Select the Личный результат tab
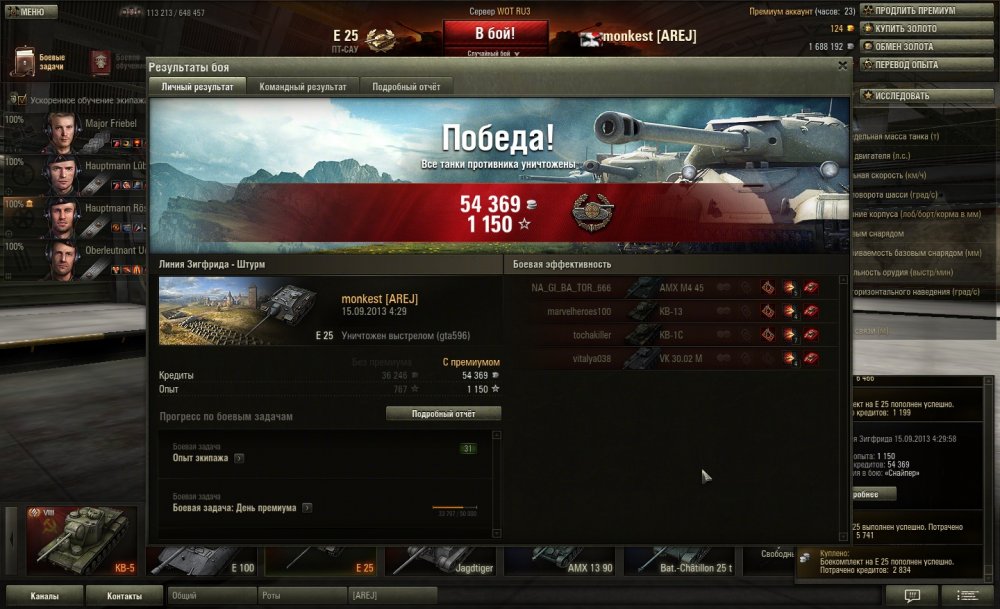 tap(197, 87)
